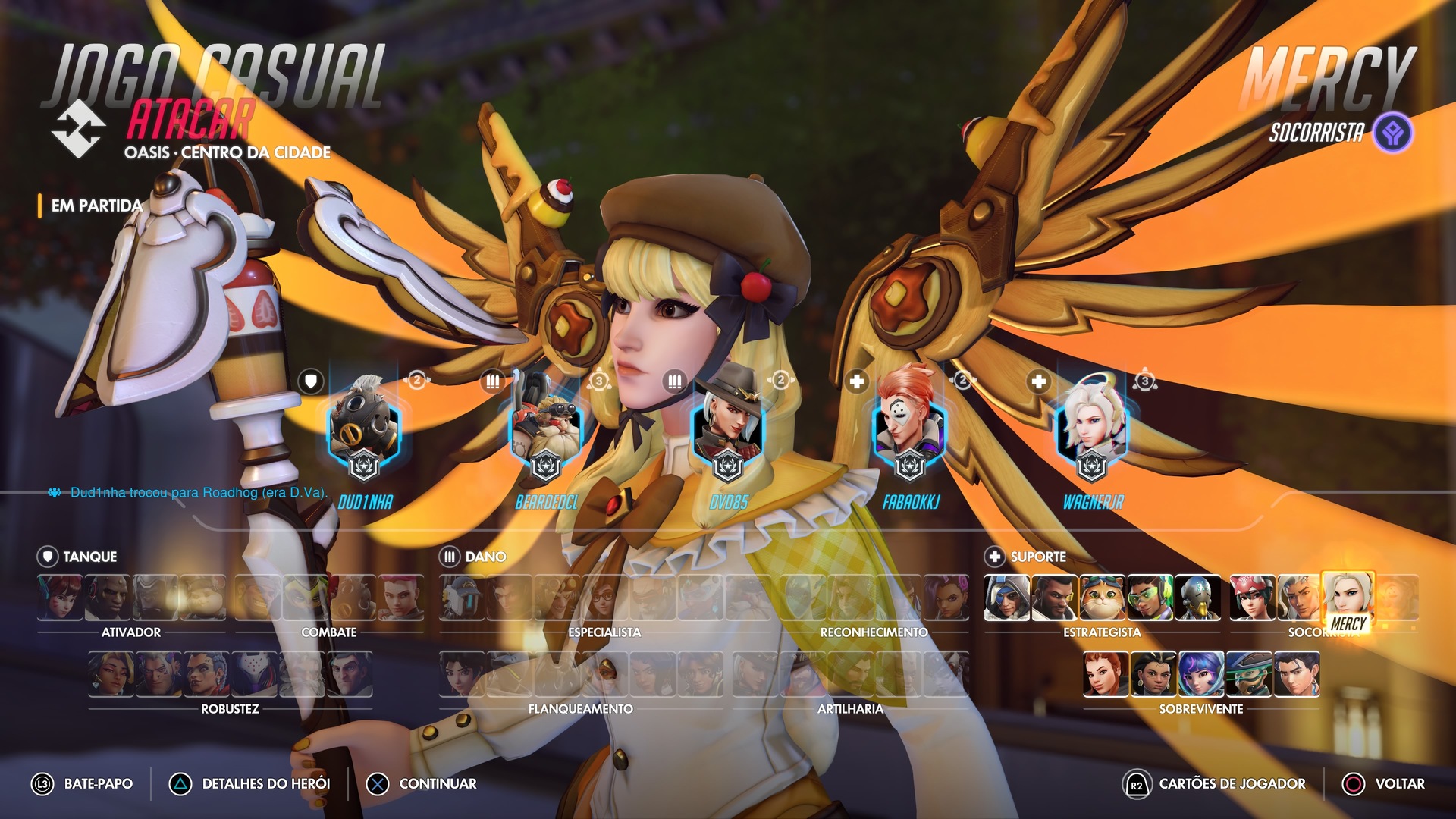Select Ana in the support roster
This screenshot has height=819, width=1456.
coord(1007,598)
